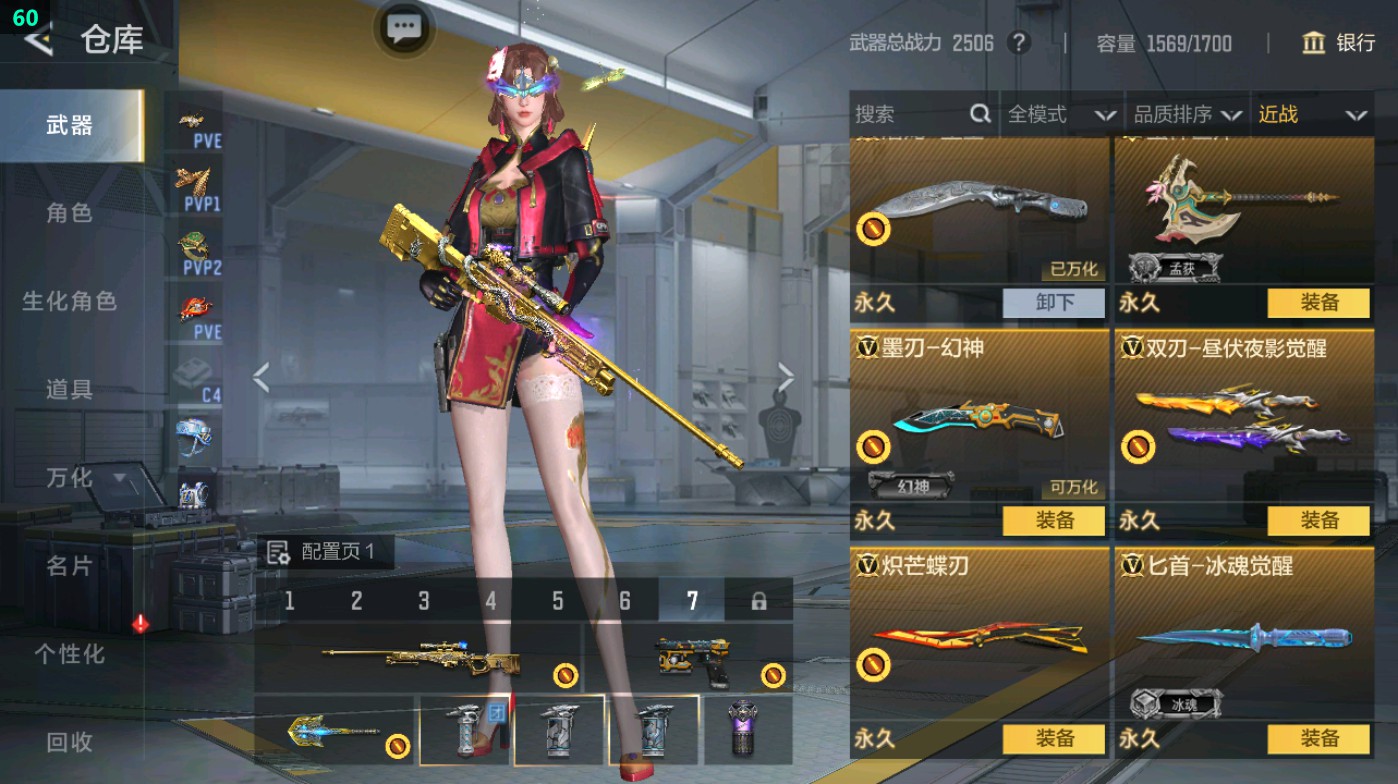Click the back arrow beside 仓库
Screen dimensions: 1398x784
(x=38, y=42)
